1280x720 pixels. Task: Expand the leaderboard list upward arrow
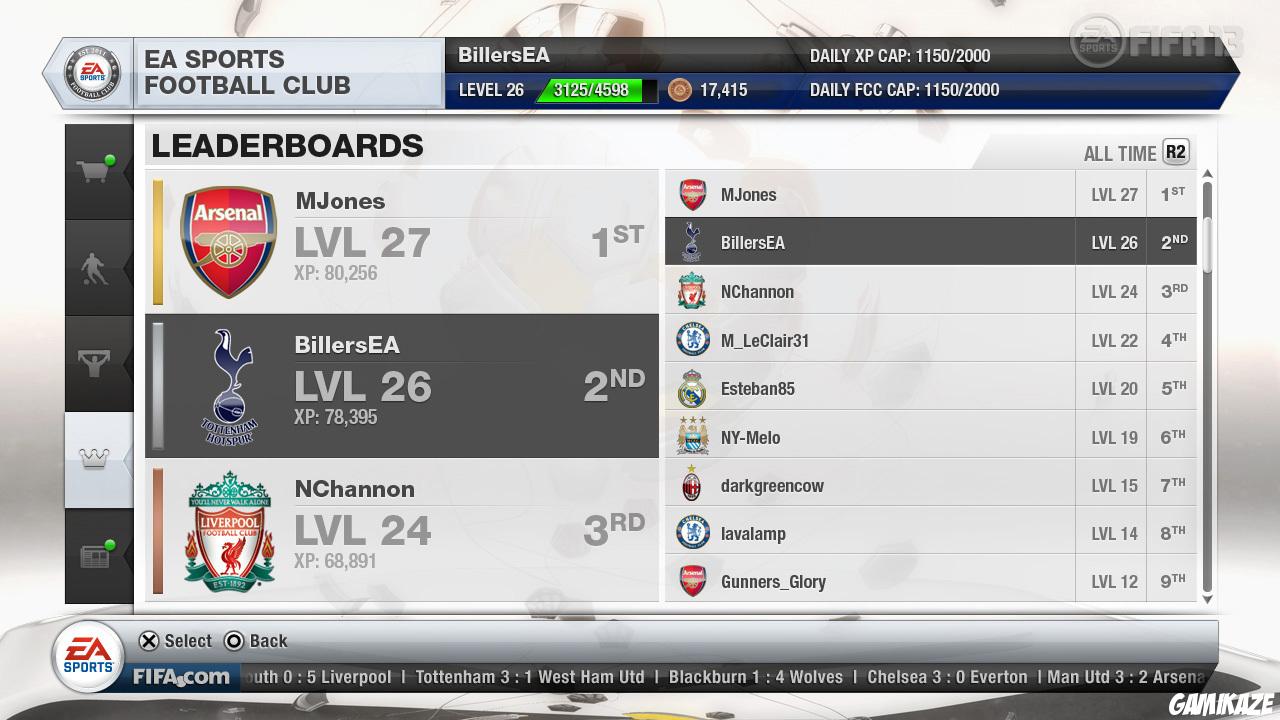click(1208, 172)
